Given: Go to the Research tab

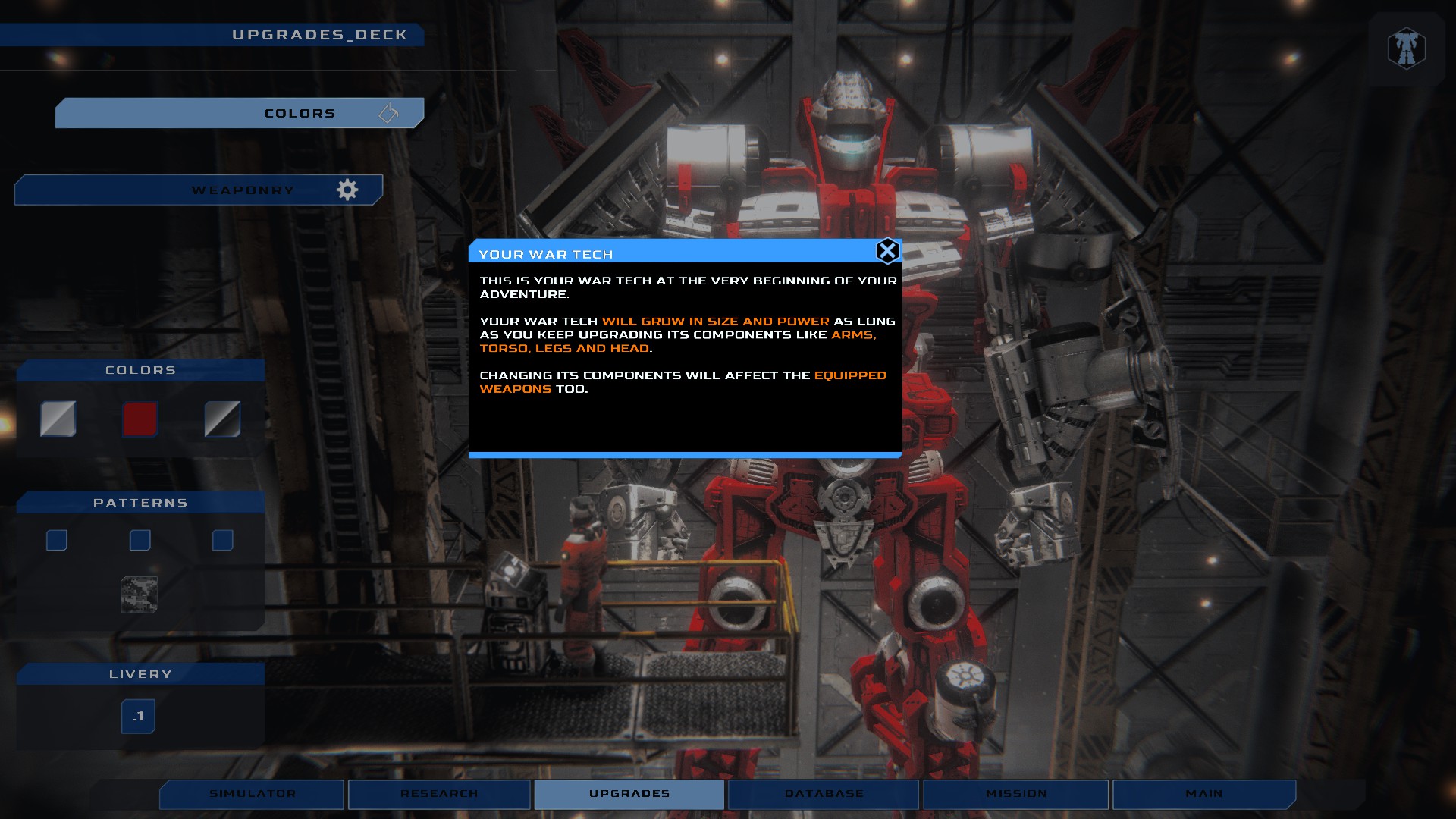Looking at the screenshot, I should pos(439,794).
